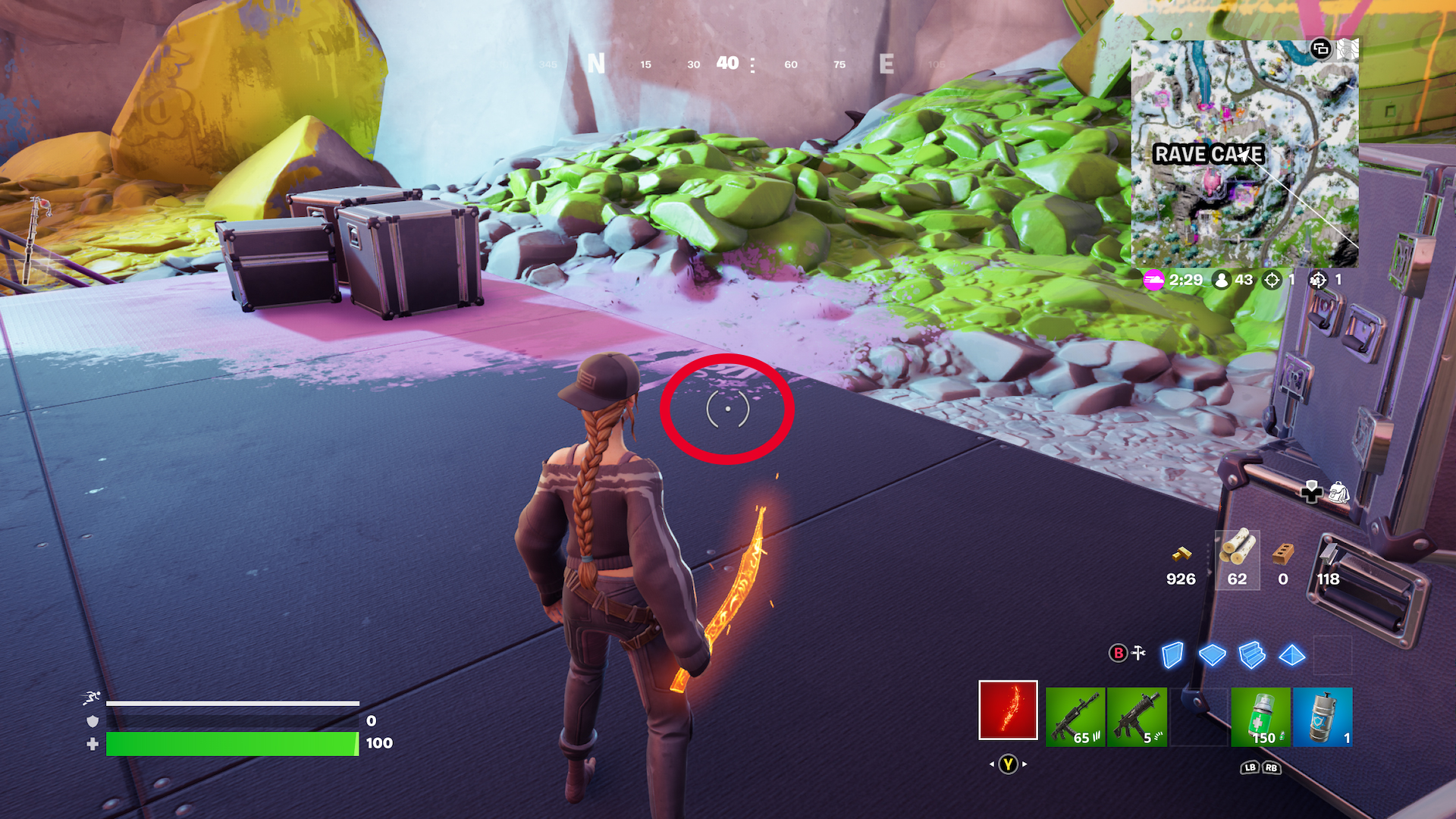The height and width of the screenshot is (819, 1456).
Task: Click the harvesting tool icon next to B prompt
Action: pos(1139,653)
